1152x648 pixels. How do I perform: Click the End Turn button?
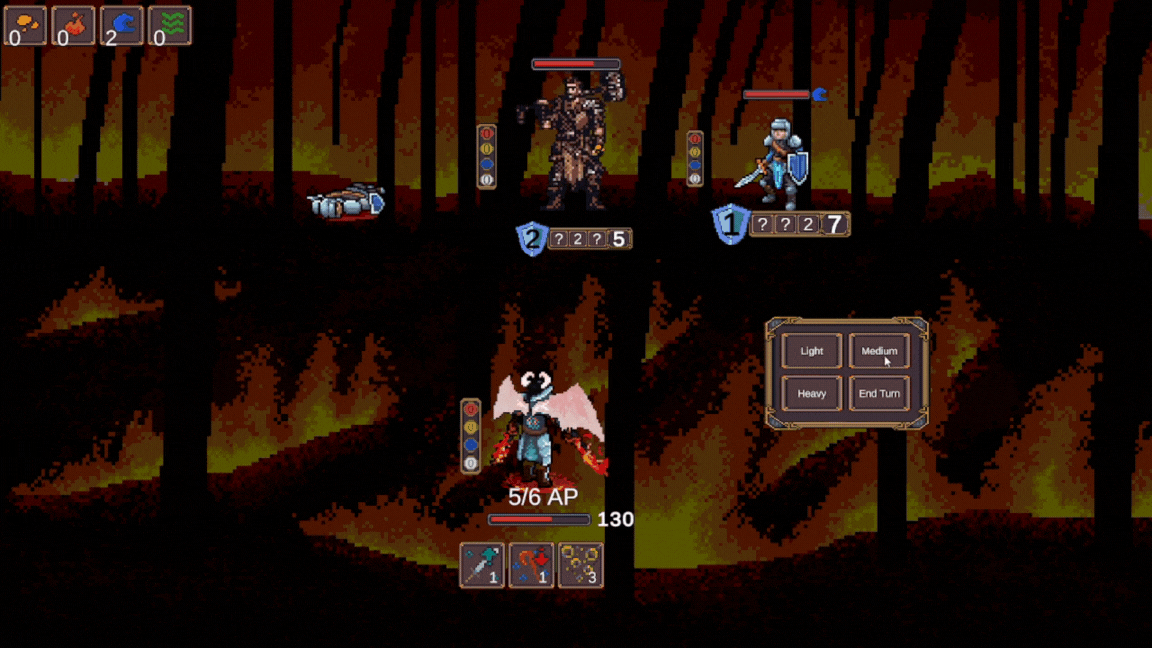click(x=879, y=394)
